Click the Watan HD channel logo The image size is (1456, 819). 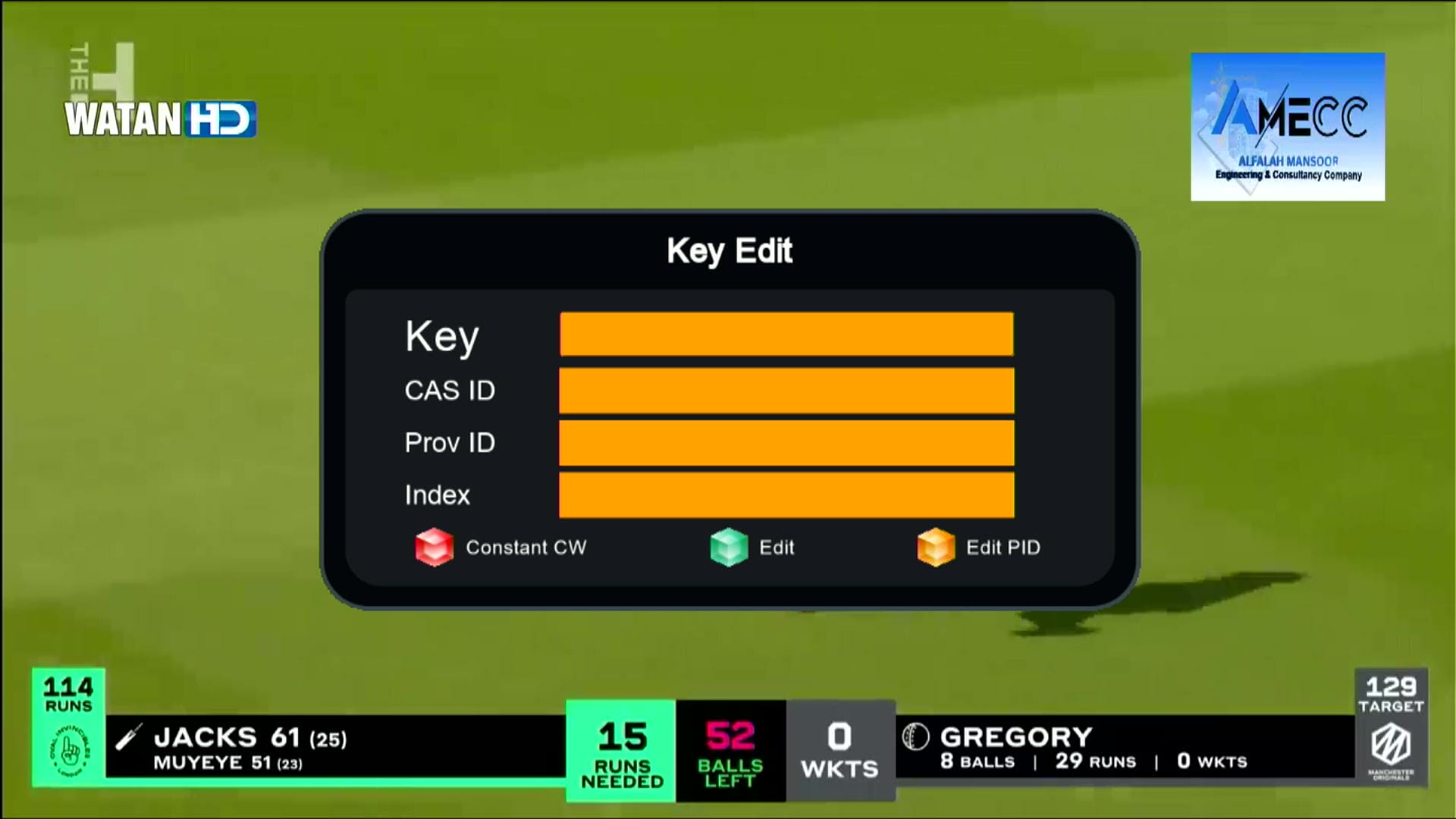tap(160, 118)
